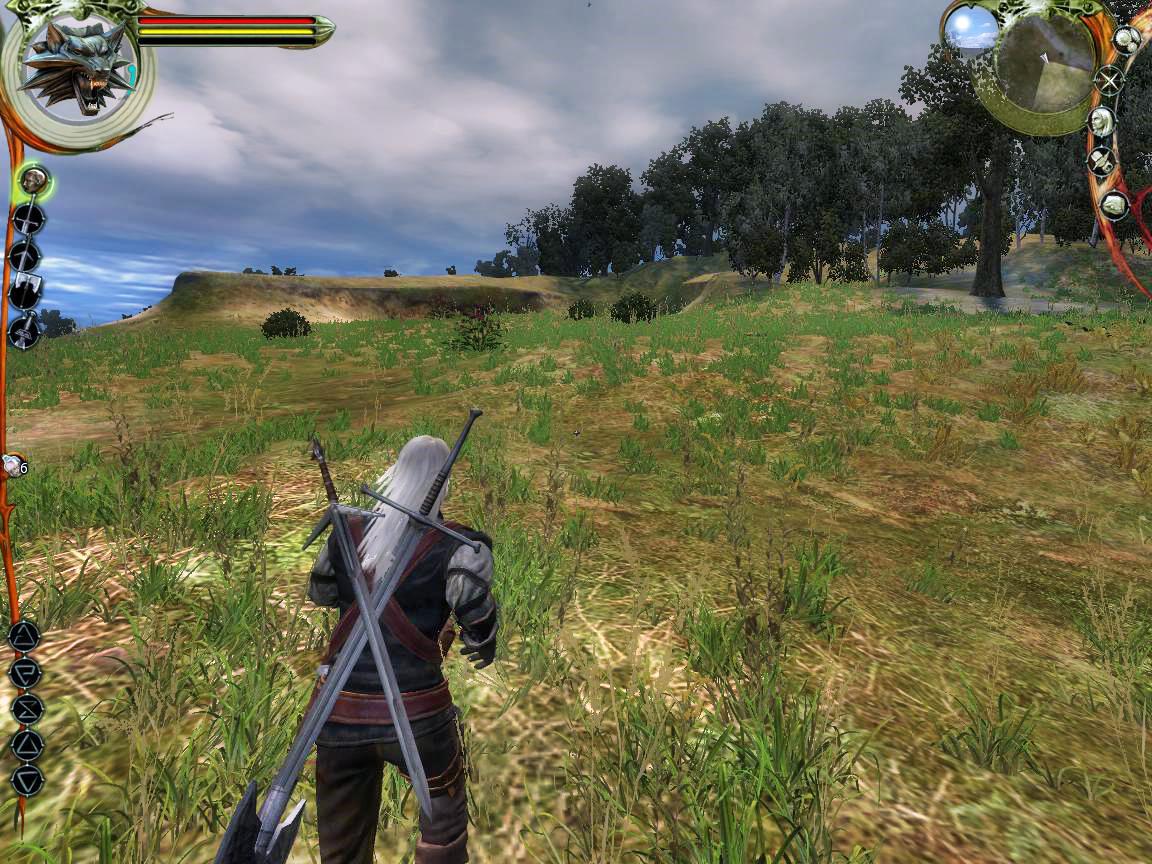
Task: Open the hero panel with the face portrait
Action: [x=1102, y=121]
